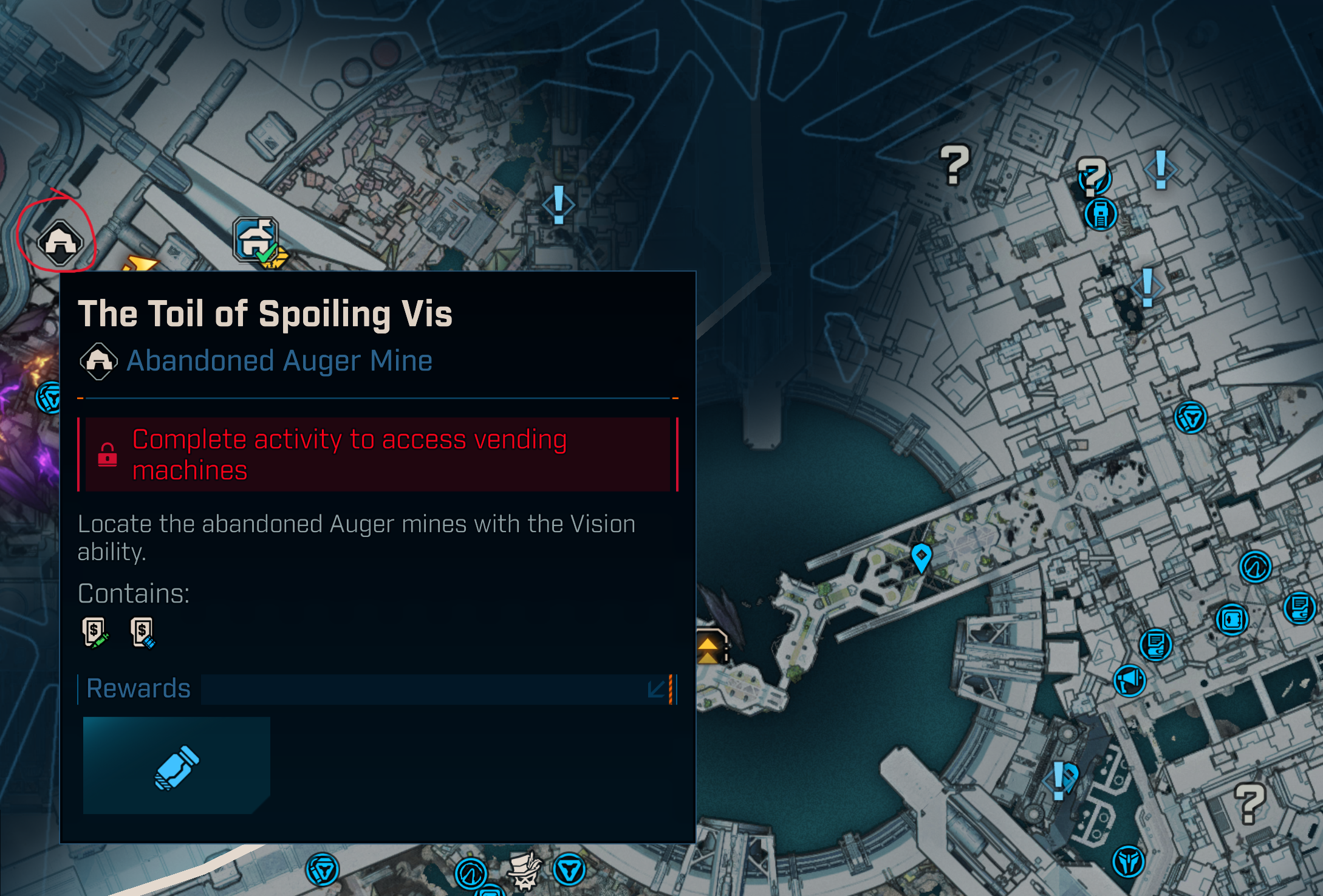Click the blue safe map marker
Image resolution: width=1323 pixels, height=896 pixels.
(x=1232, y=620)
